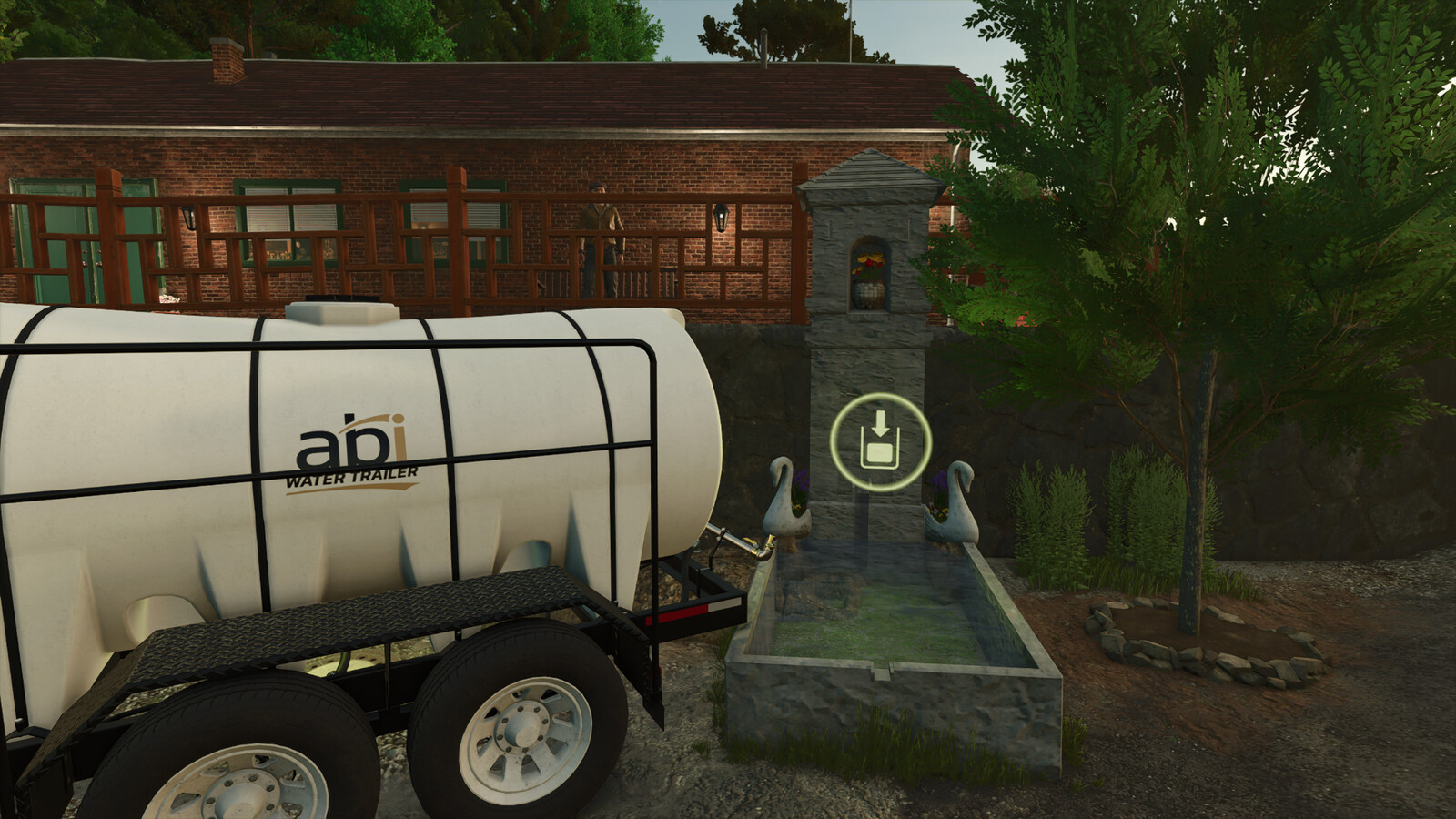This screenshot has height=819, width=1456.
Task: Click the NPC standing on the balcony
Action: [601, 237]
